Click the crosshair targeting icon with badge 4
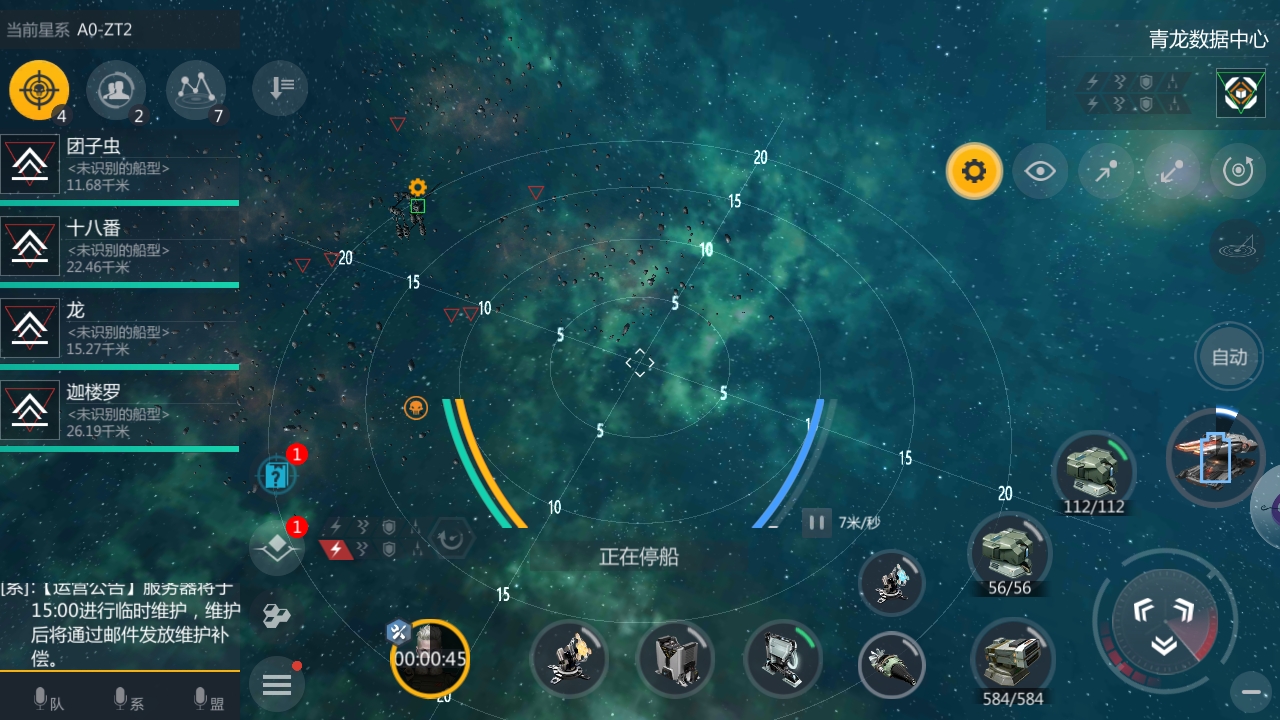Image resolution: width=1280 pixels, height=720 pixels. tap(38, 90)
